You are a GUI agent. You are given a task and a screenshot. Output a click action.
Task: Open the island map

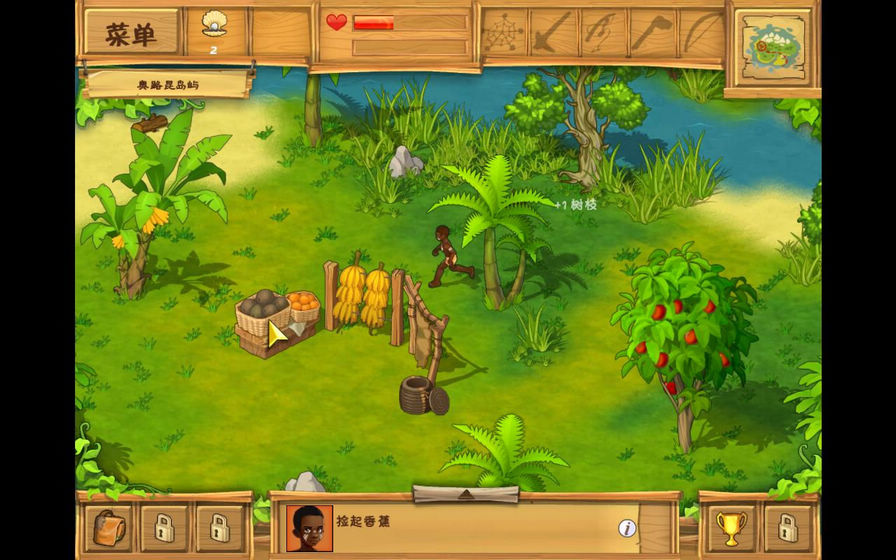pos(772,45)
